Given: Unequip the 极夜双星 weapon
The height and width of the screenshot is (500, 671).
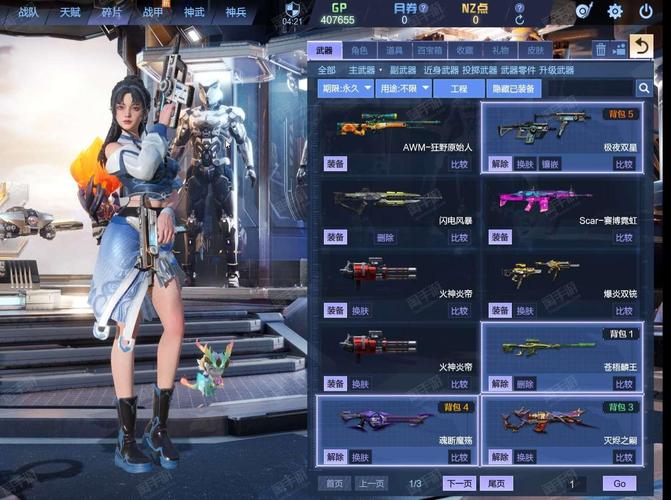Looking at the screenshot, I should (x=500, y=164).
